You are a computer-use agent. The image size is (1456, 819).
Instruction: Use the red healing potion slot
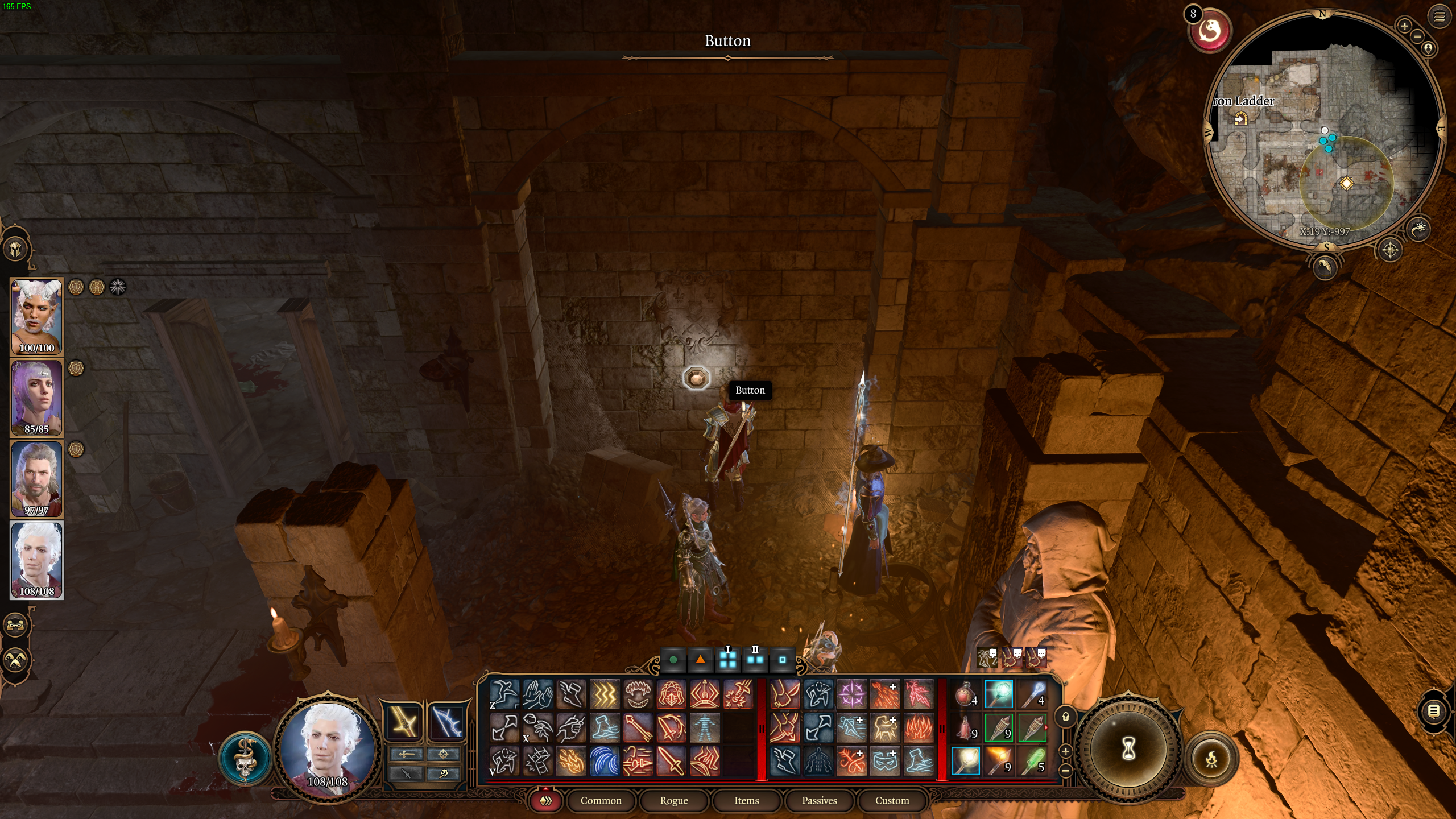pos(965,694)
